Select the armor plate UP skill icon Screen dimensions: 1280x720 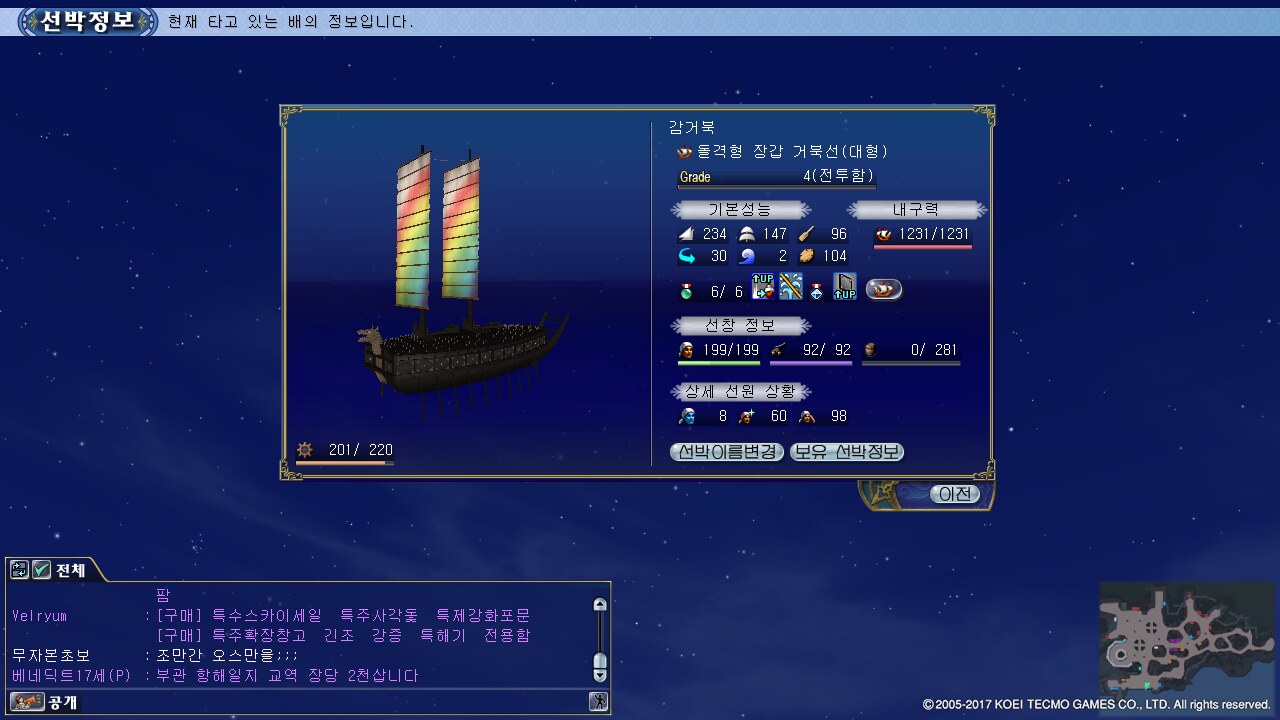845,287
